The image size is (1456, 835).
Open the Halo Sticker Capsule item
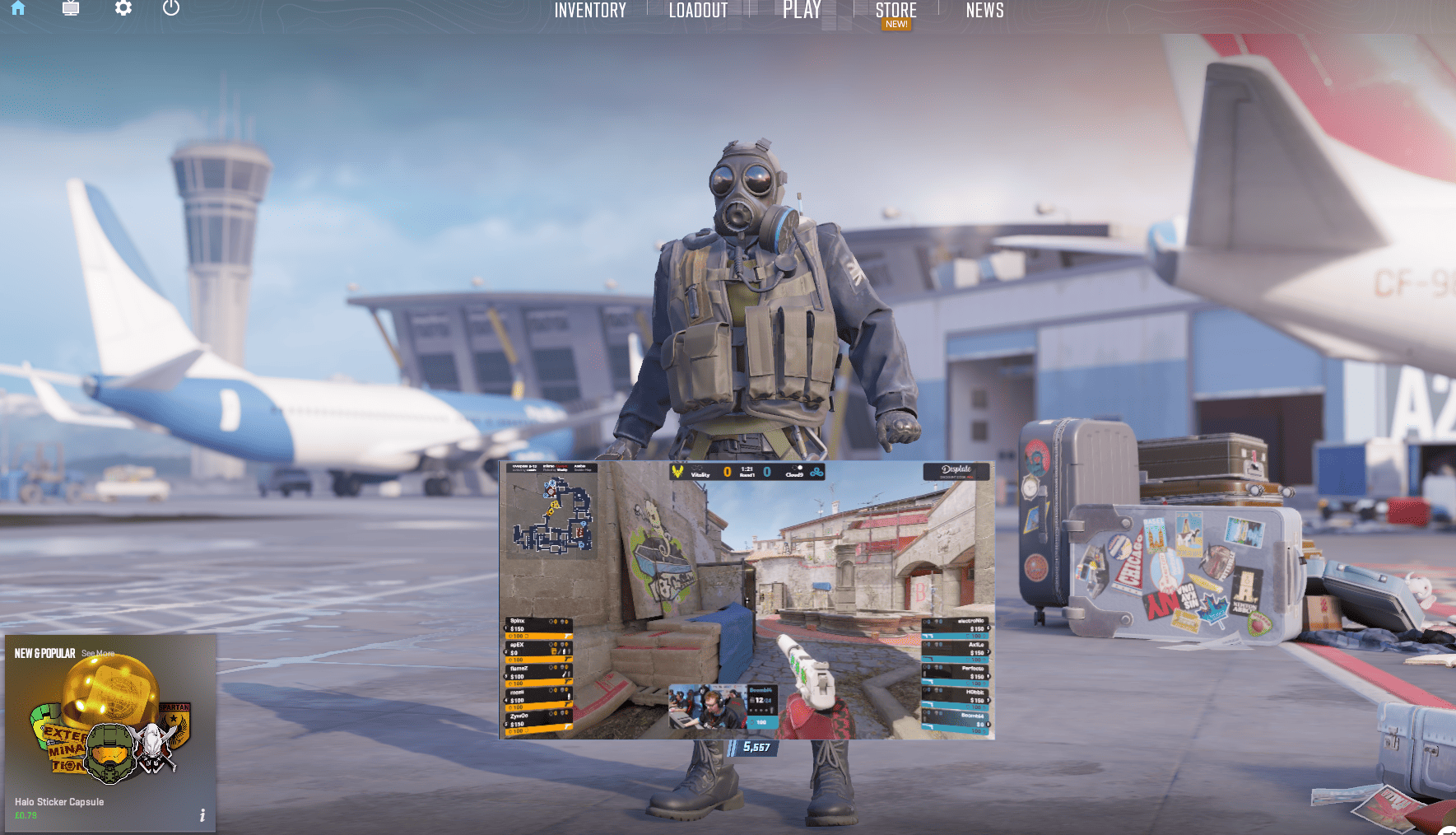coord(110,733)
